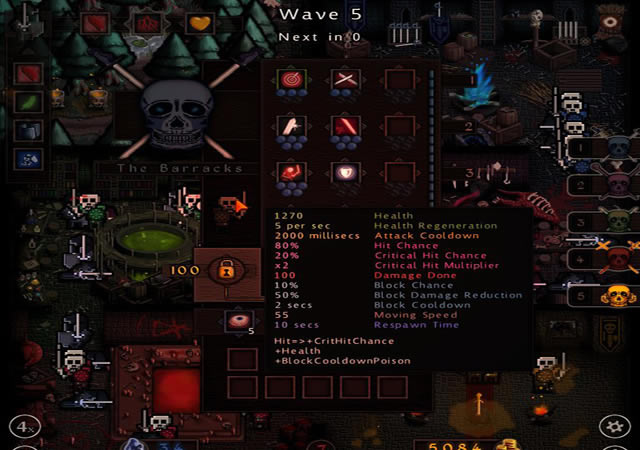Switch to the red crown tab
Viewport: 640px width, 450px height.
[146, 21]
